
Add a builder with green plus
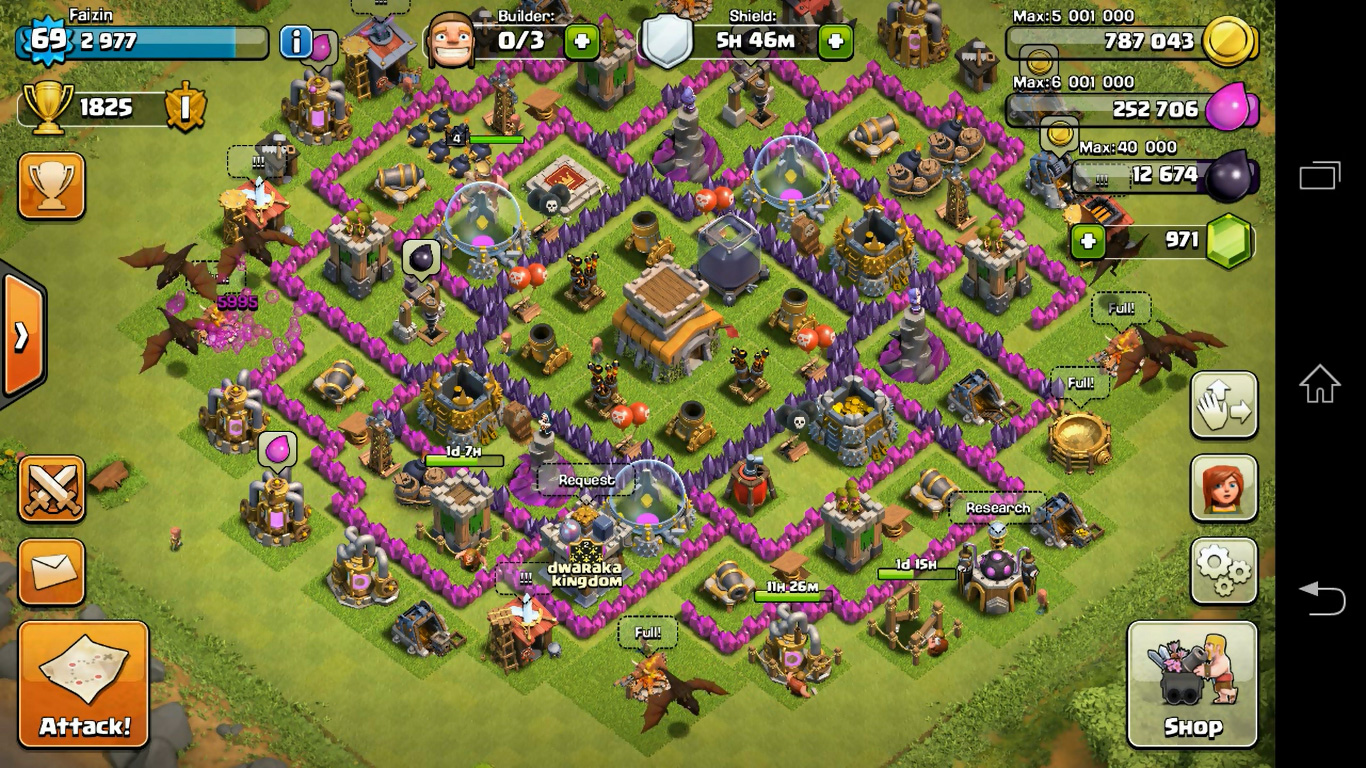(x=582, y=41)
